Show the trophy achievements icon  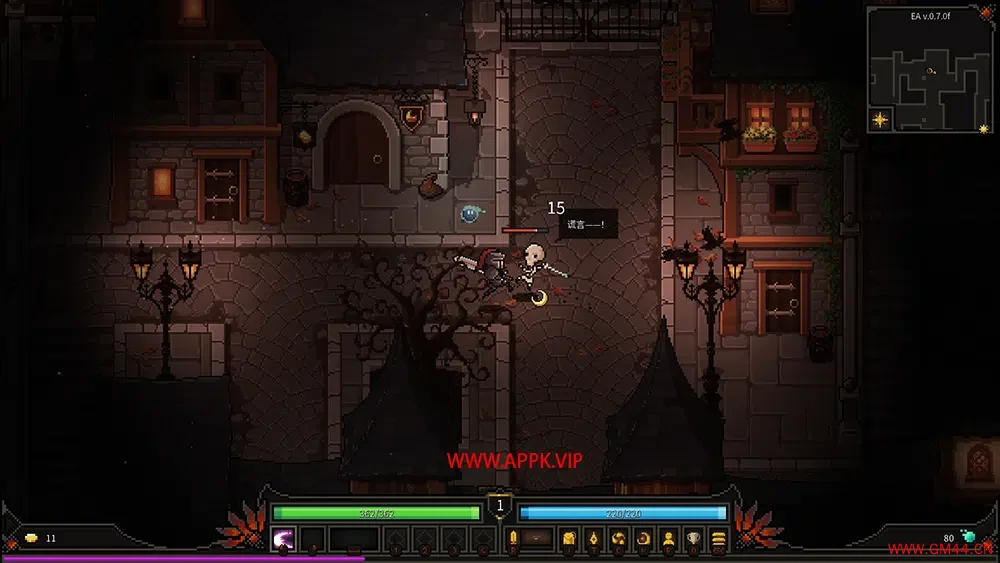pos(693,540)
